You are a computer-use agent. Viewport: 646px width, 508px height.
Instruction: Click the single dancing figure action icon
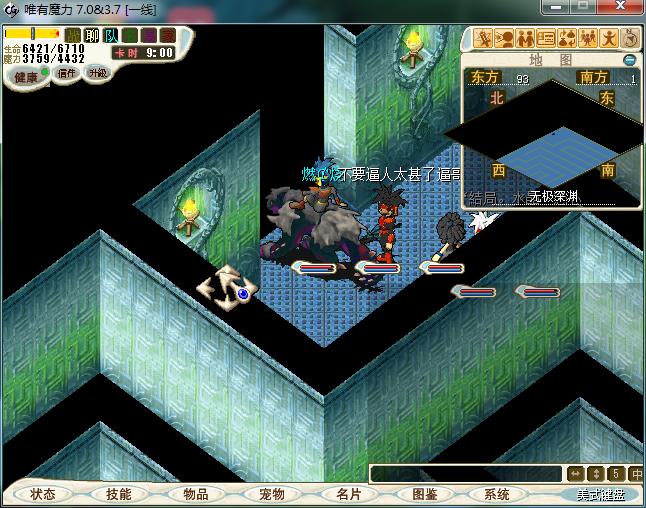(x=609, y=39)
